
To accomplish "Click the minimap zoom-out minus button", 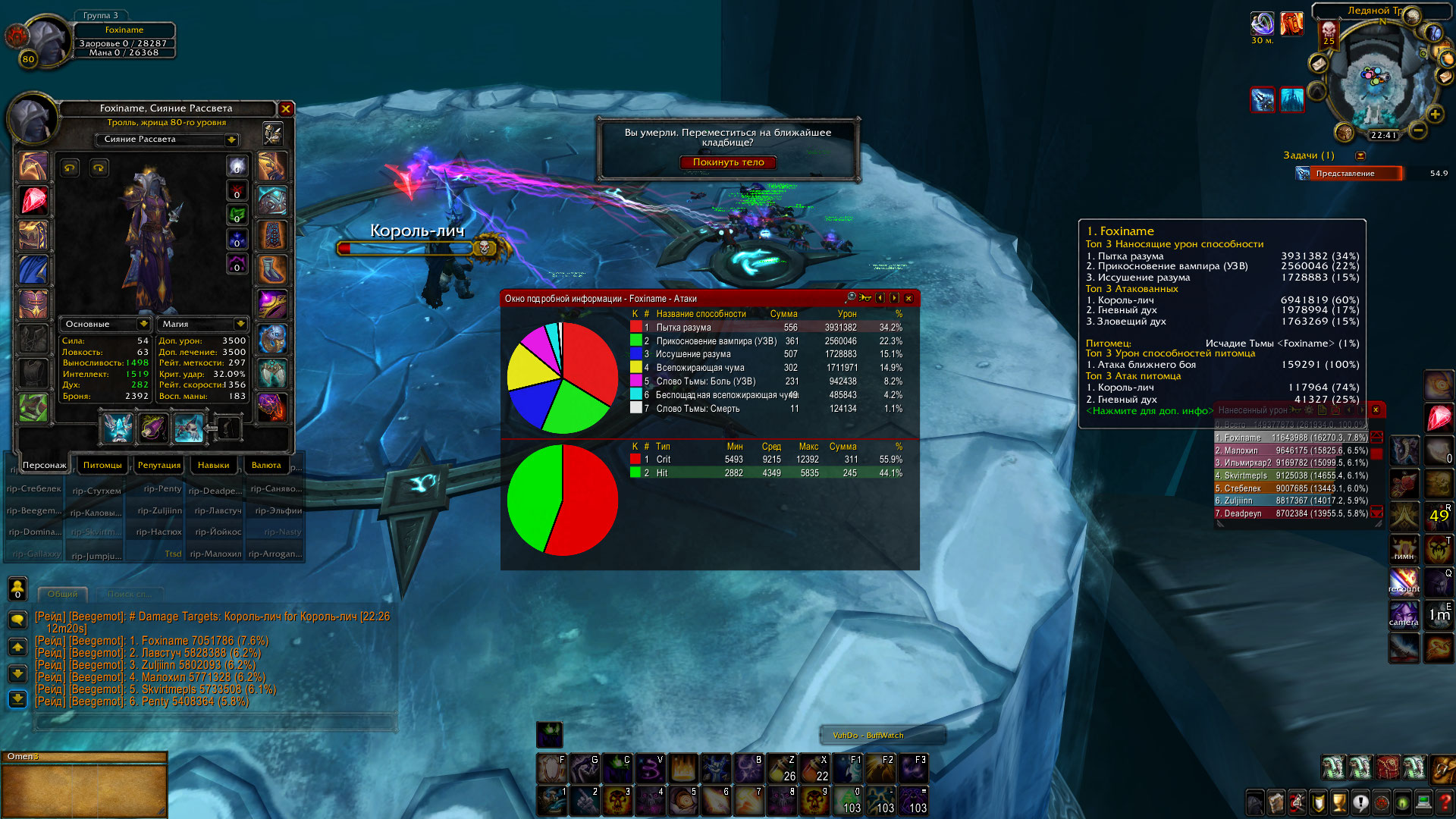I will (1417, 130).
